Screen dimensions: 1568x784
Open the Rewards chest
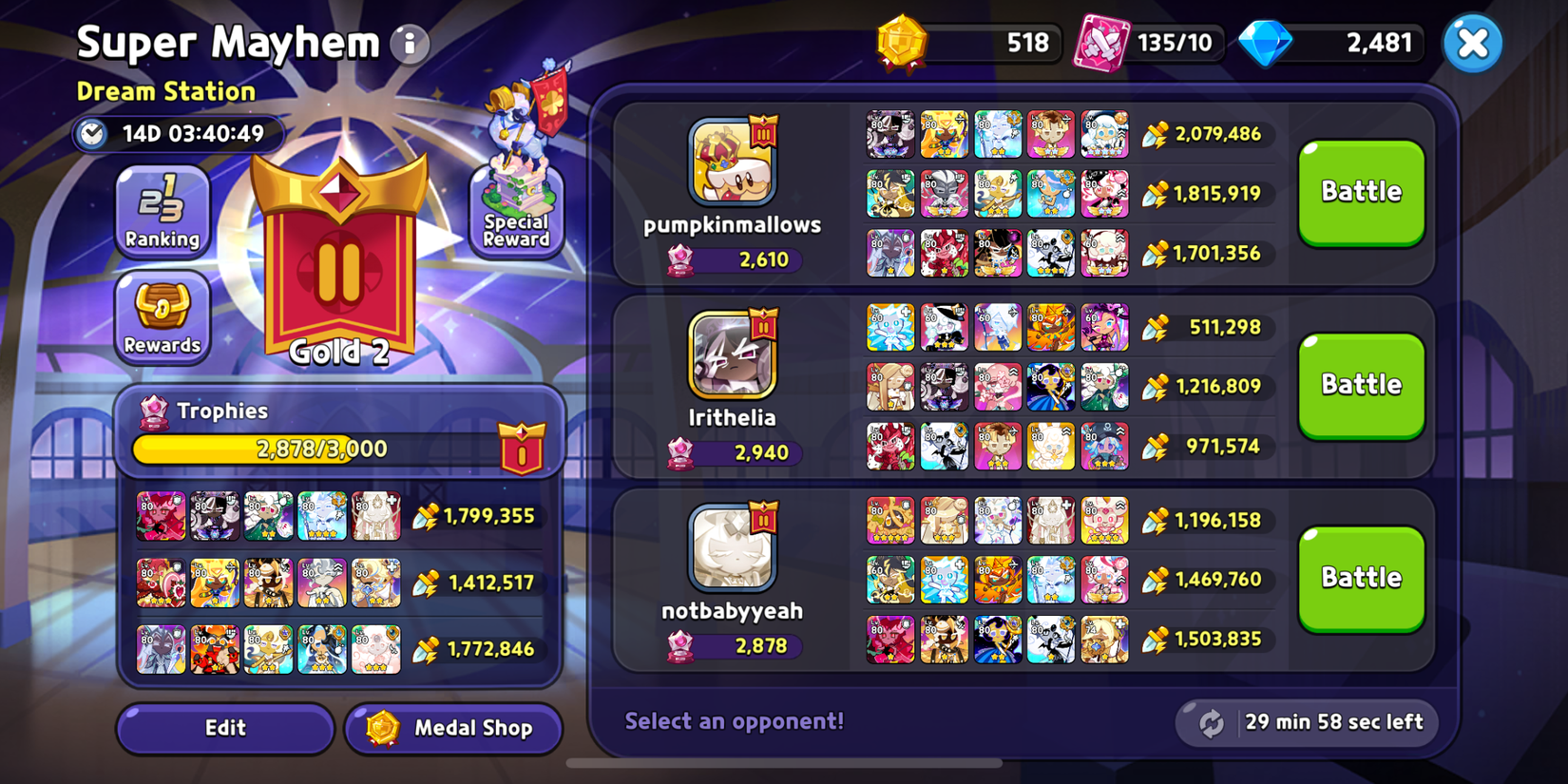click(x=162, y=318)
